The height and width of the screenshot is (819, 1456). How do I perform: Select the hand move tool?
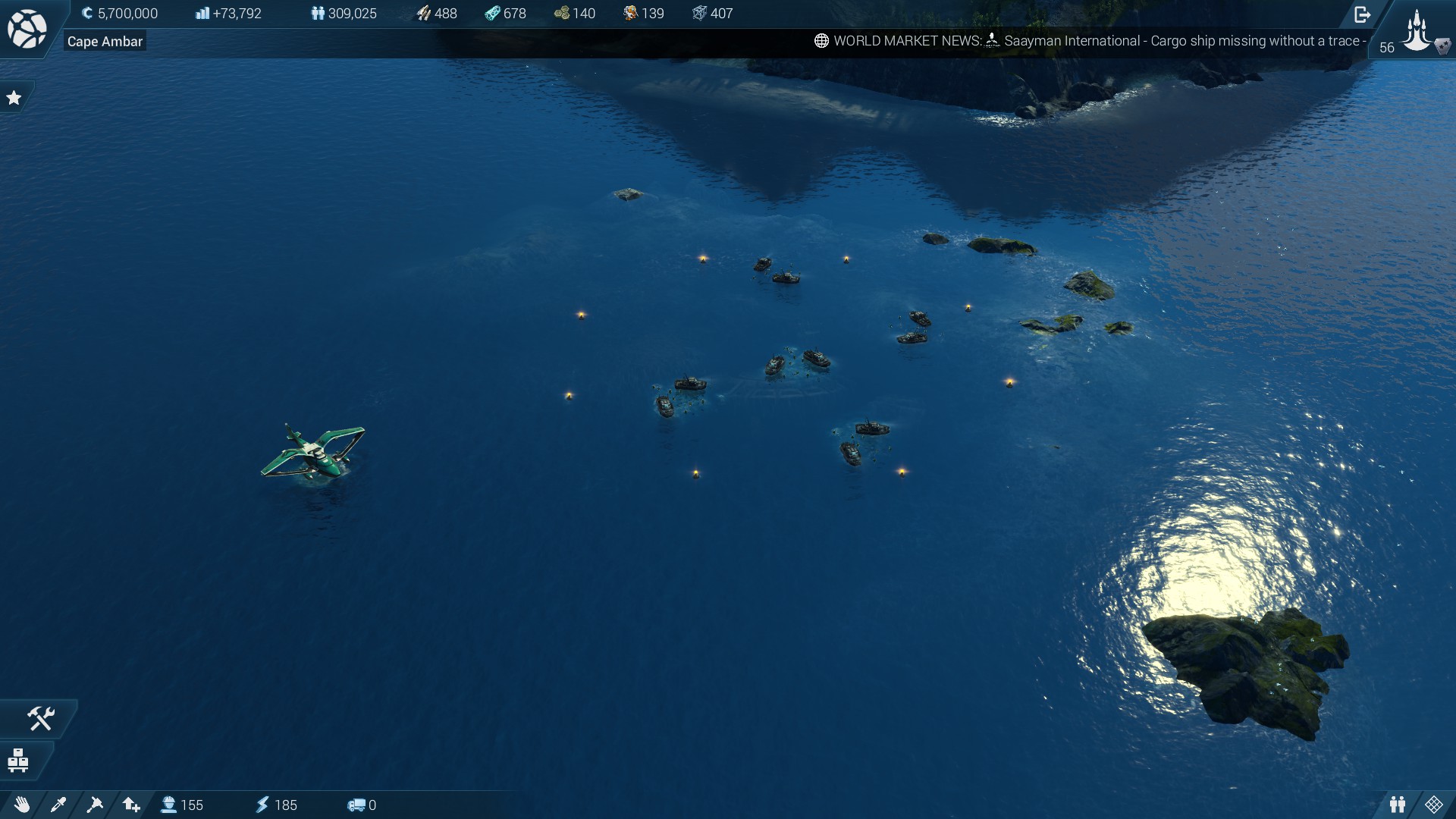21,805
